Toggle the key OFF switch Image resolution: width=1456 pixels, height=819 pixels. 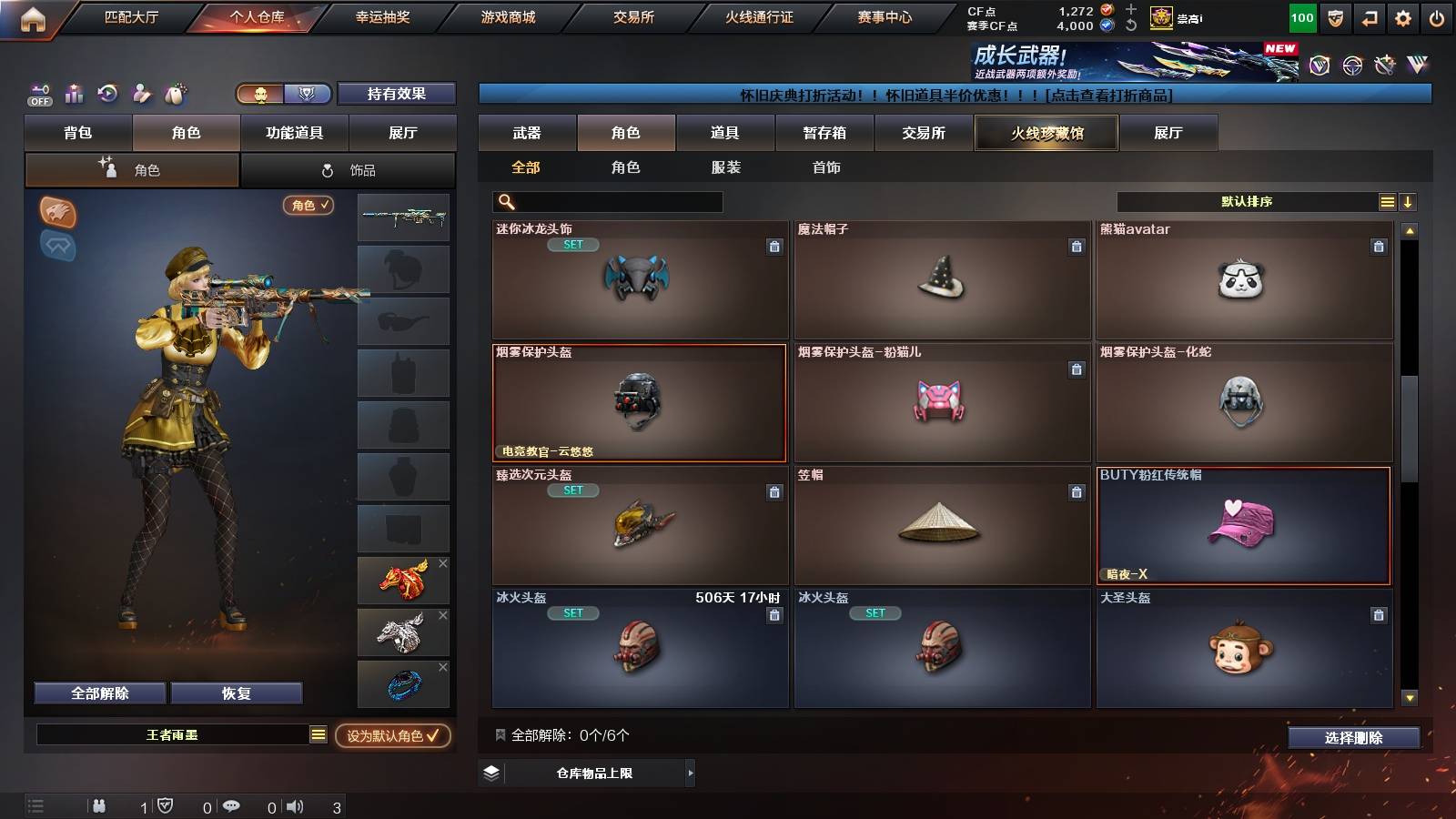point(38,94)
